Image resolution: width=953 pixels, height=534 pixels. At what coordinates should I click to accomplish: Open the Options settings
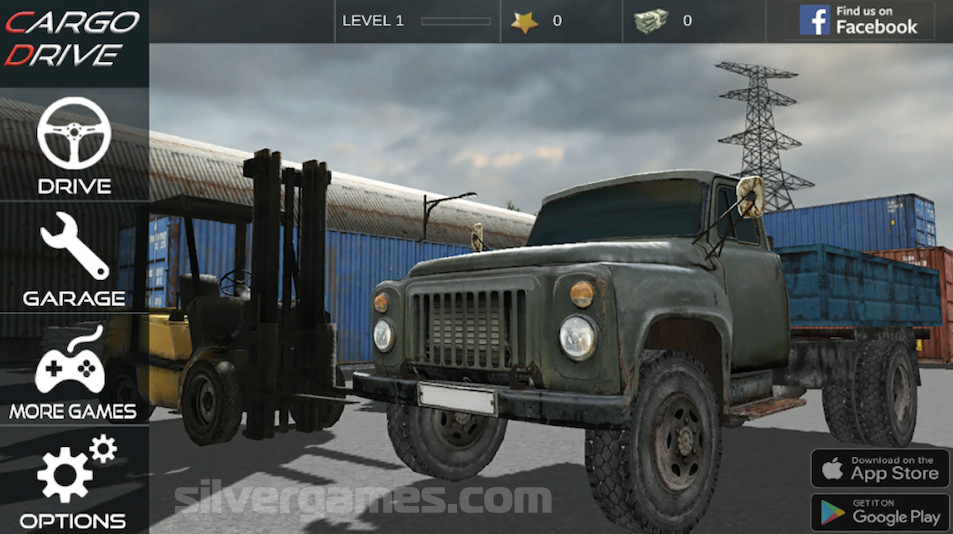(74, 482)
